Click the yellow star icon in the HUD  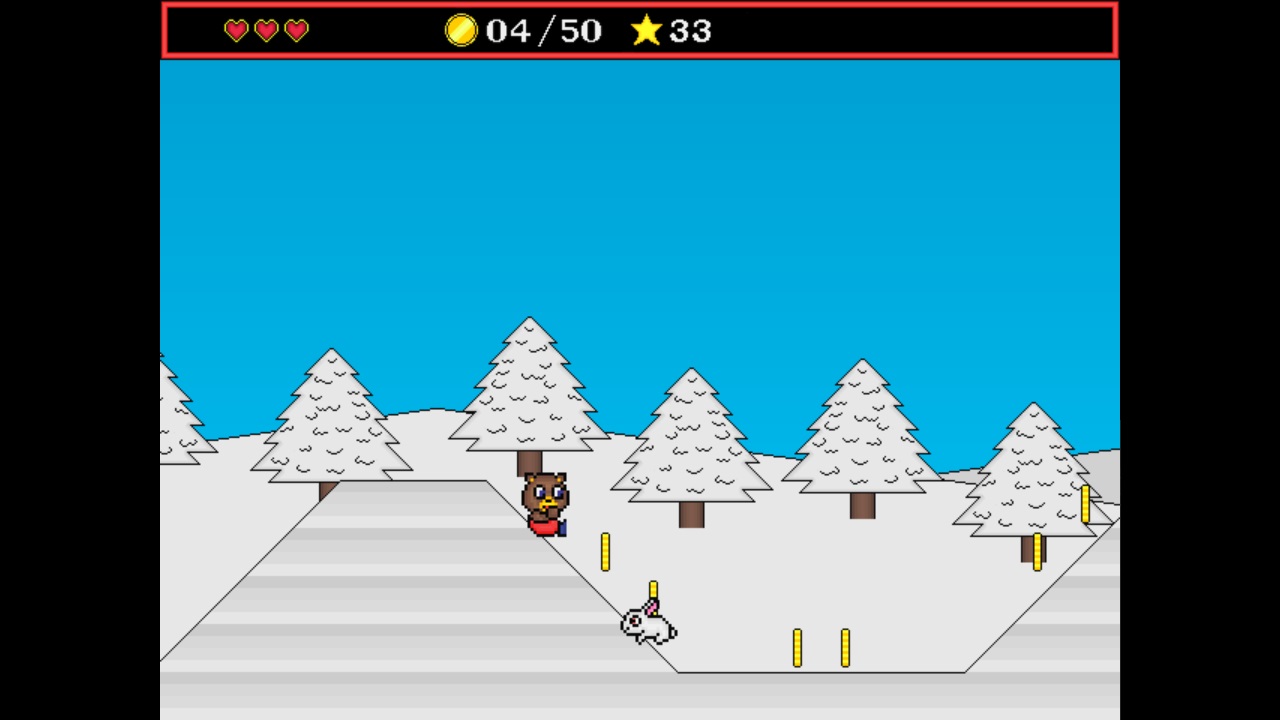coord(647,30)
